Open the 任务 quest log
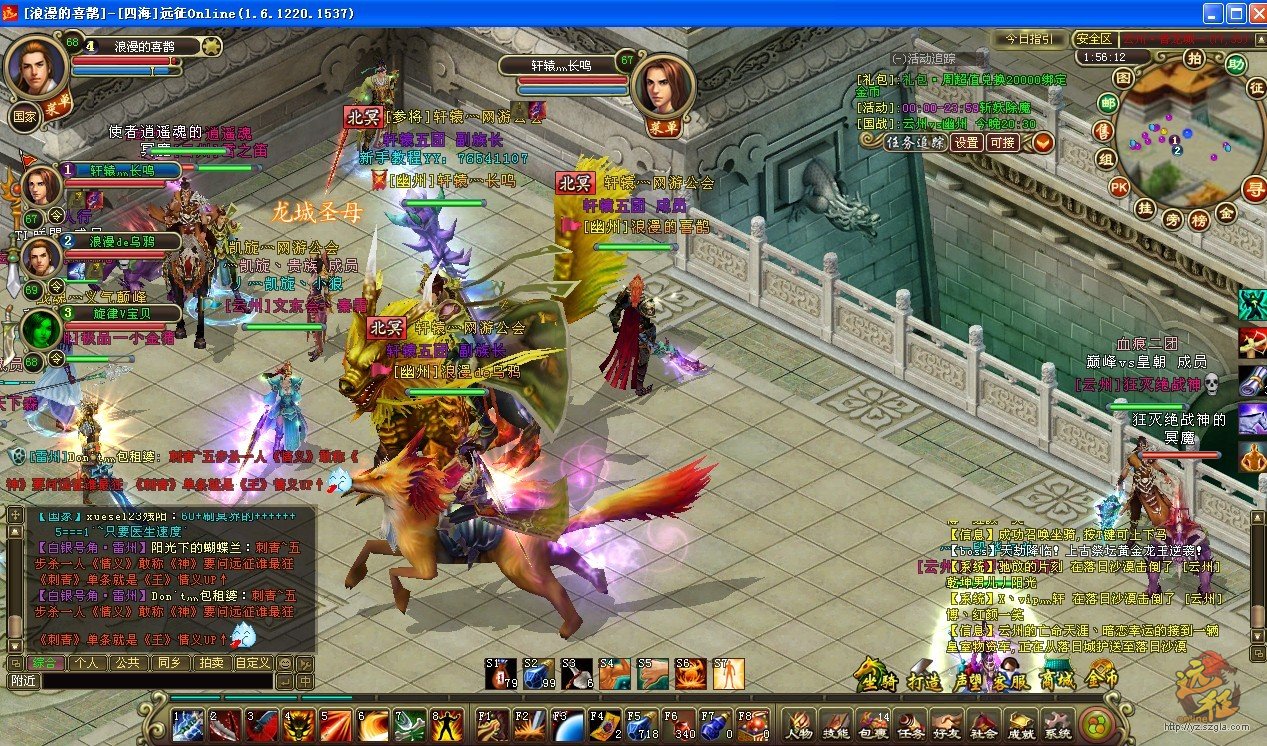Viewport: 1267px width, 746px height. [908, 723]
